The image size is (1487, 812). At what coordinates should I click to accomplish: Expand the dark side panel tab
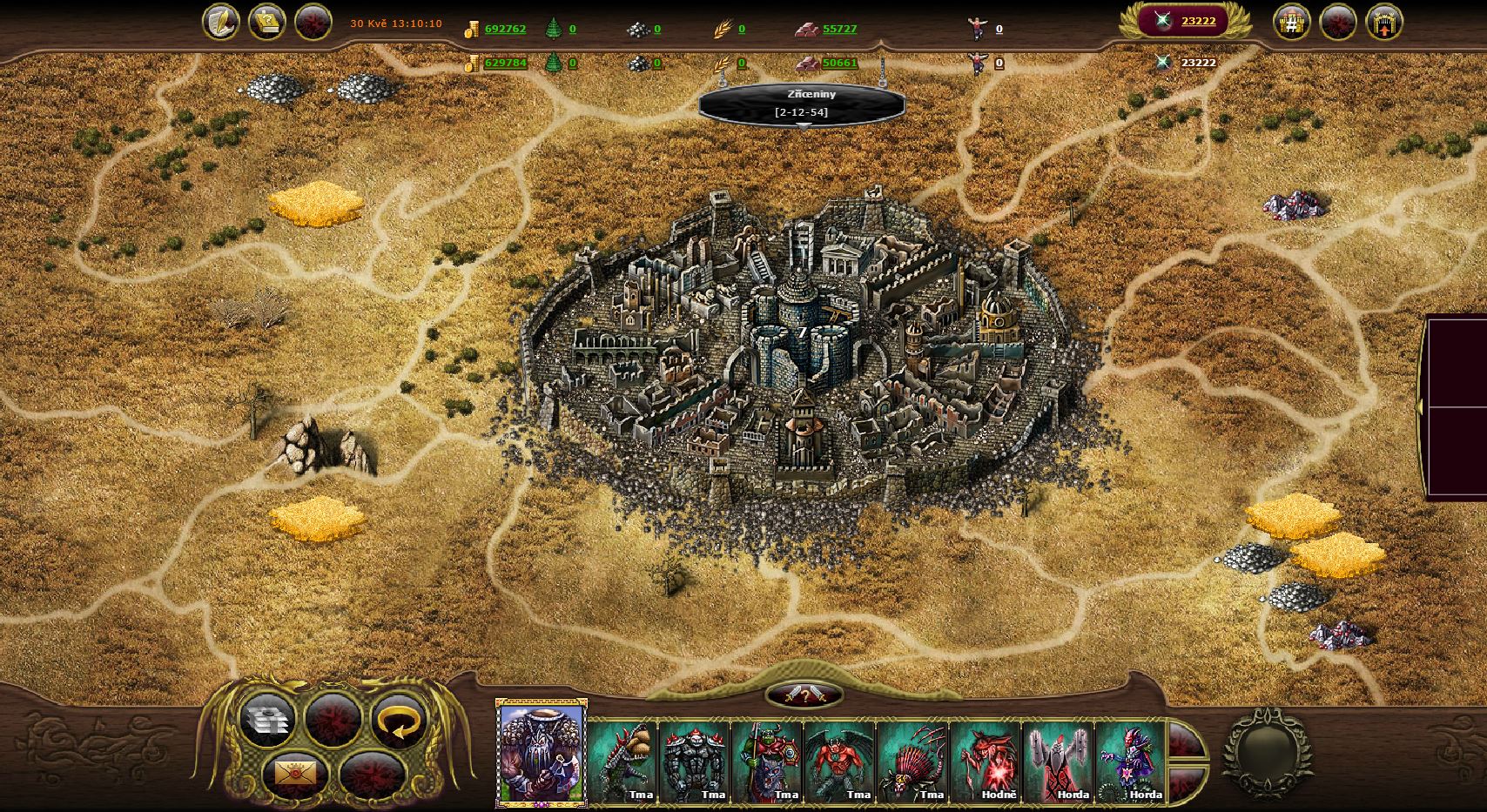pos(1423,406)
